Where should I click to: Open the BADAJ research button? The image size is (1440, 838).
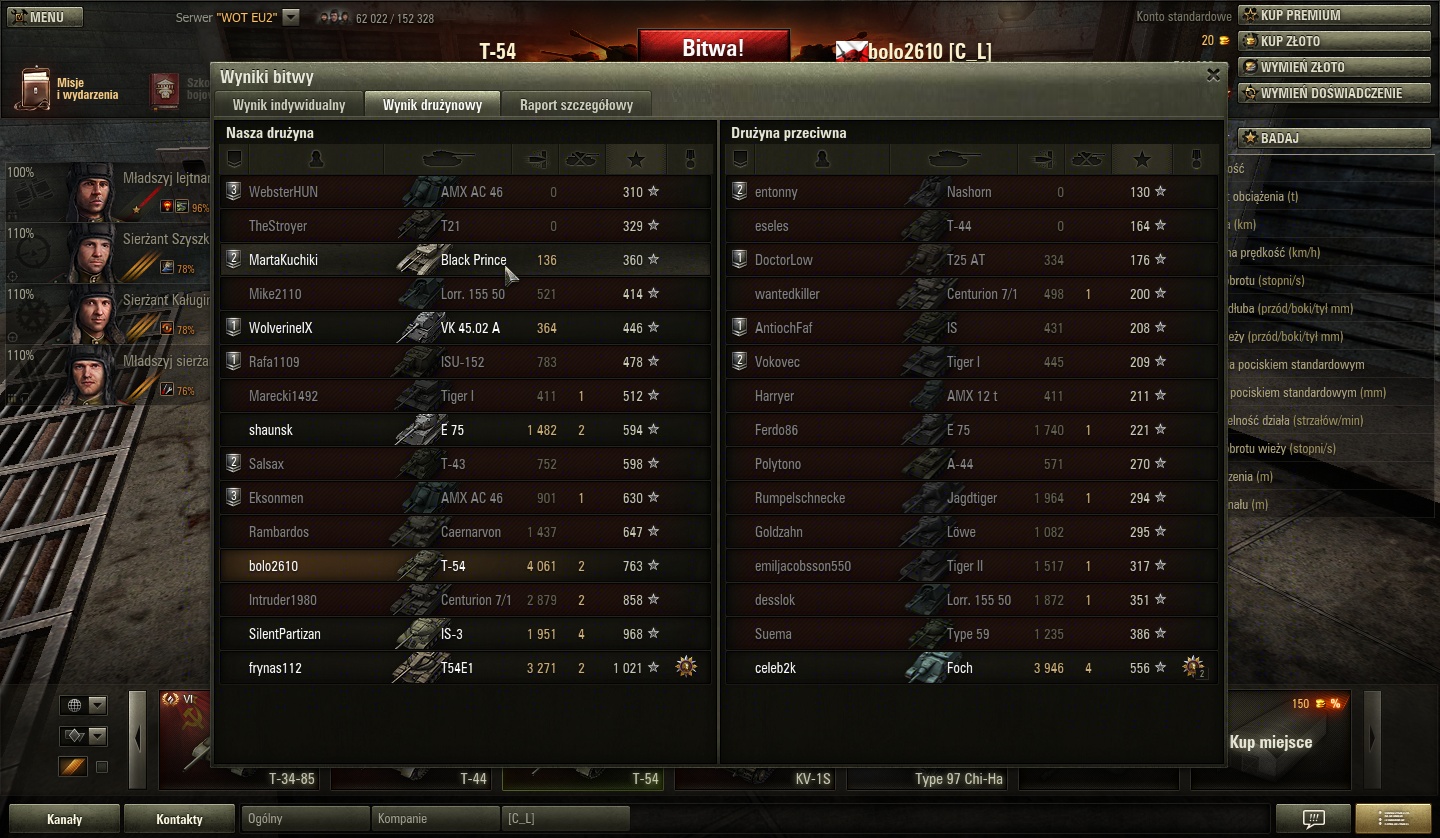click(x=1334, y=138)
